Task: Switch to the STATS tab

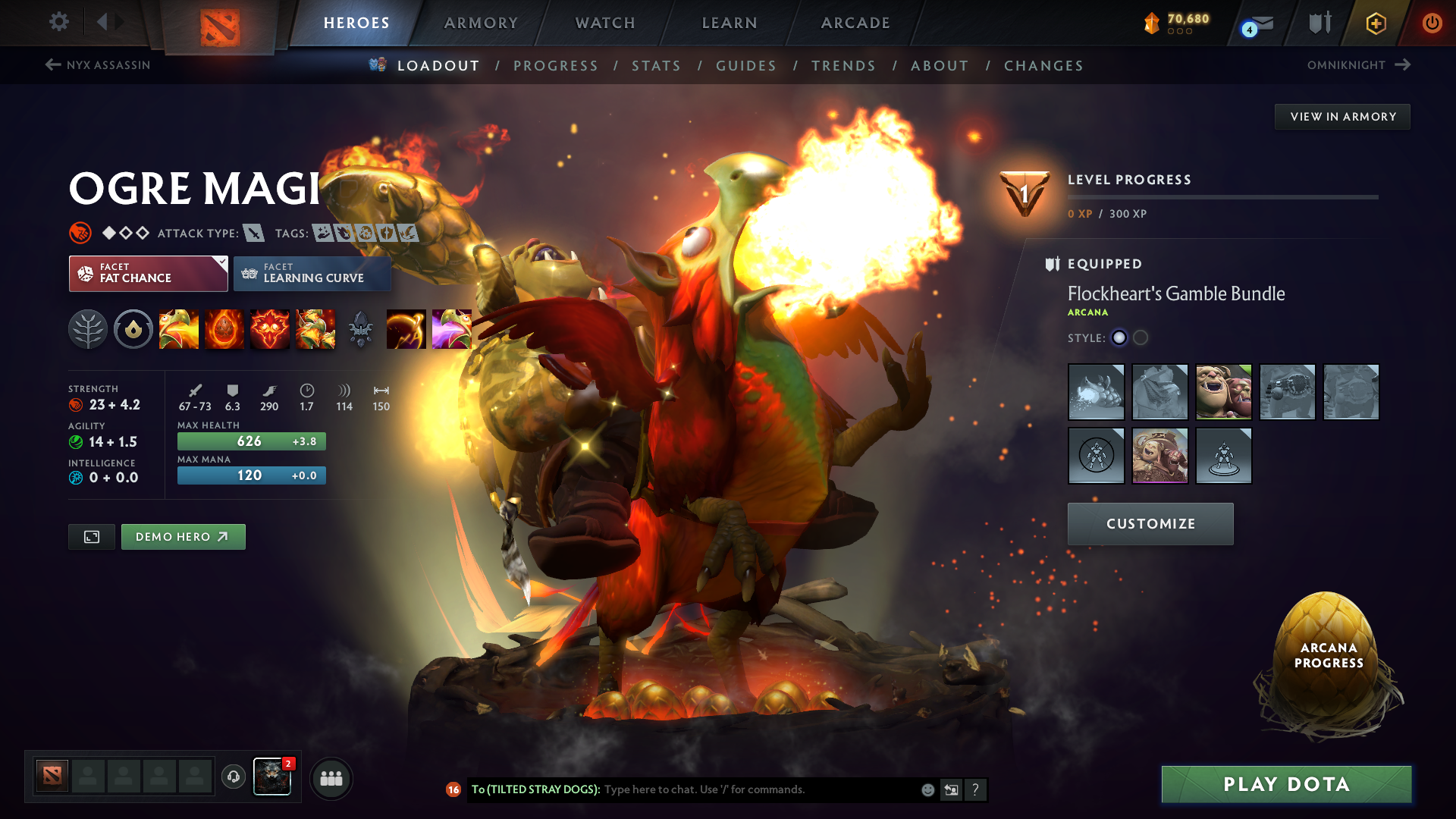Action: click(657, 66)
